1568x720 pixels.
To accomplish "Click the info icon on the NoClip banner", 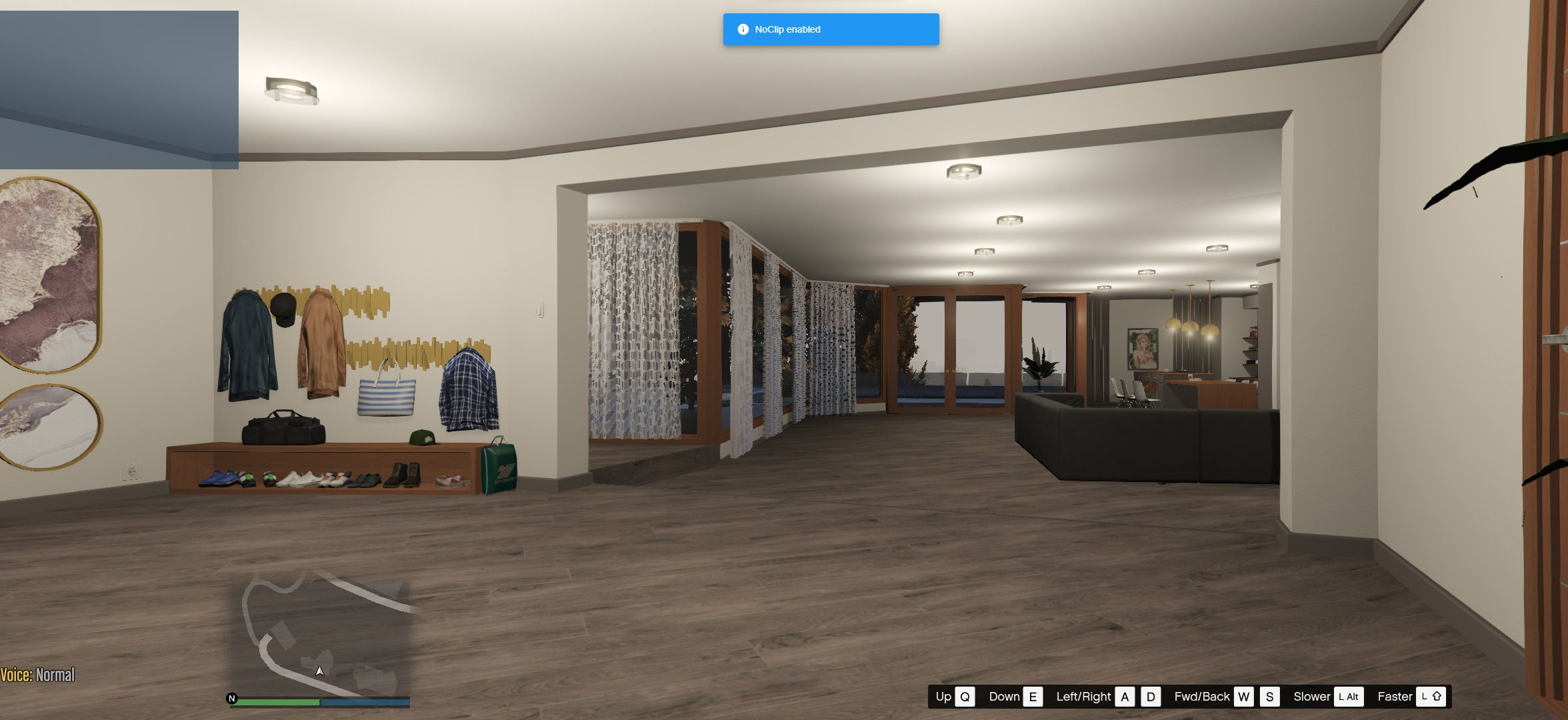I will tap(742, 29).
